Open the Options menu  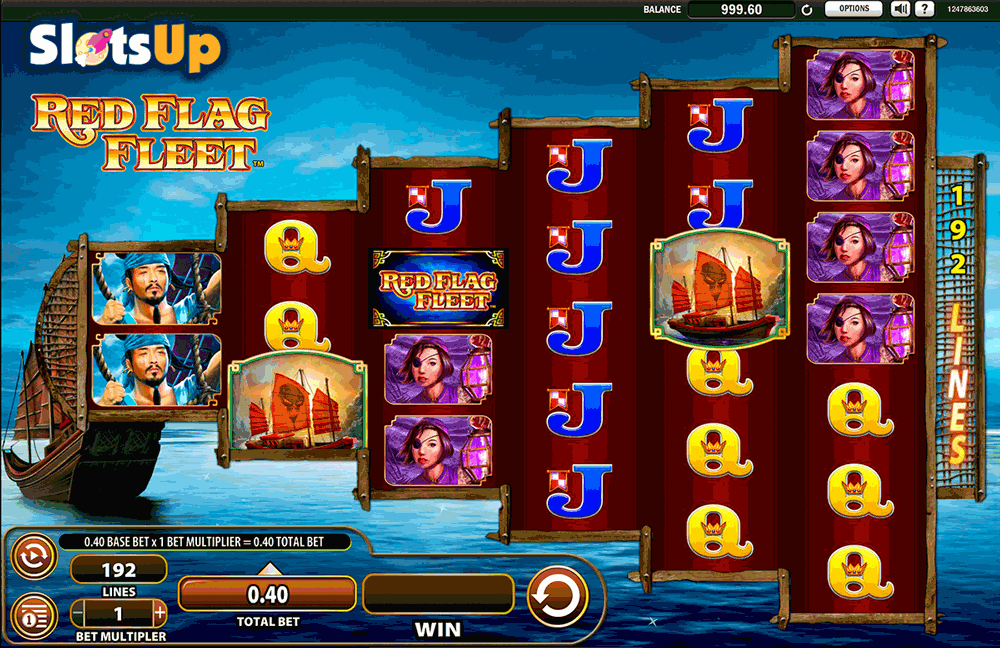[x=853, y=9]
